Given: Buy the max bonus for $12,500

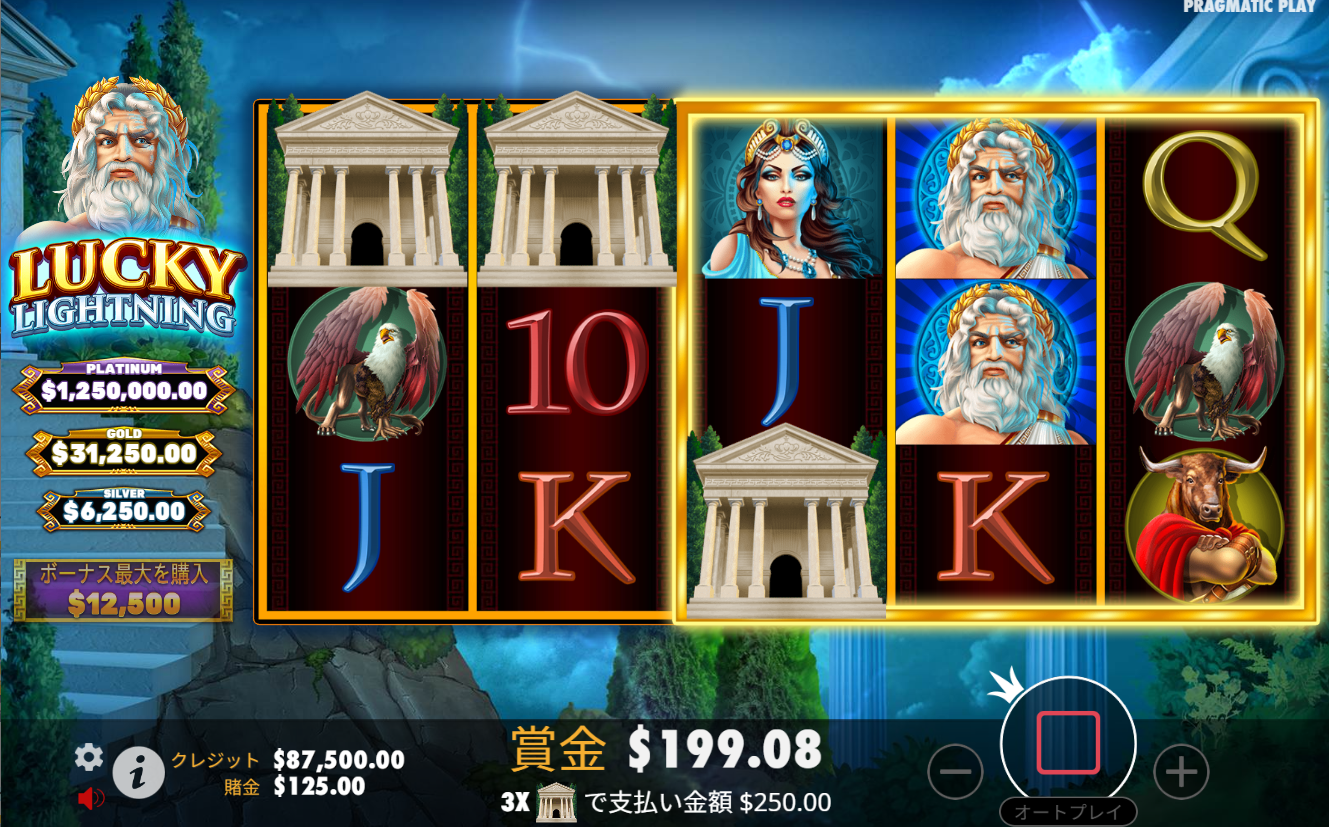Looking at the screenshot, I should (x=123, y=591).
